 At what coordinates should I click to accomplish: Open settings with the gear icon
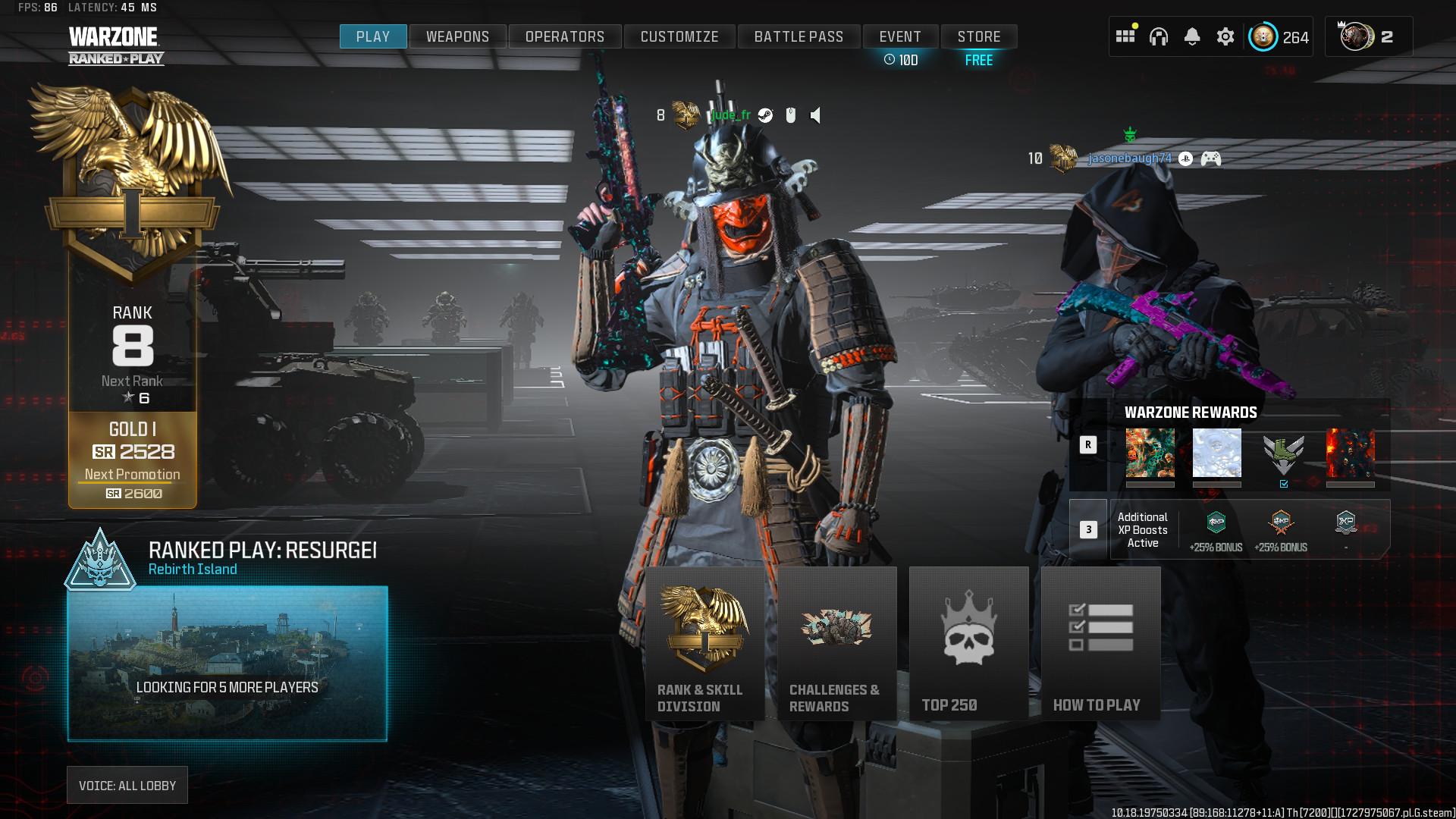(1225, 36)
